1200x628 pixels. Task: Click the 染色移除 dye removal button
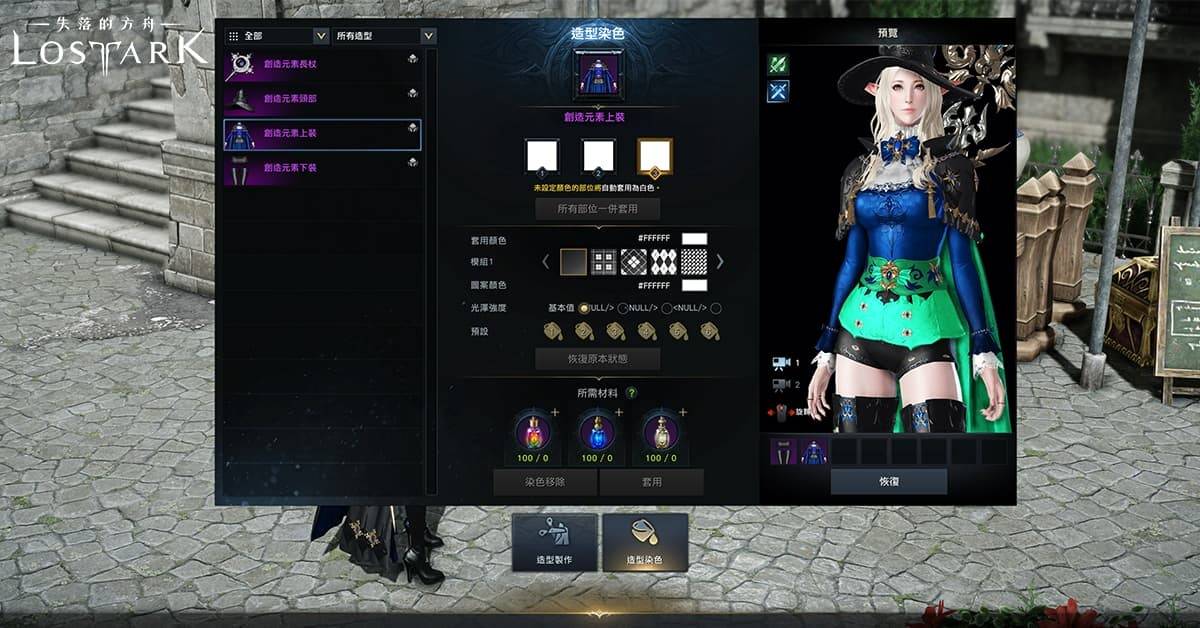(545, 482)
